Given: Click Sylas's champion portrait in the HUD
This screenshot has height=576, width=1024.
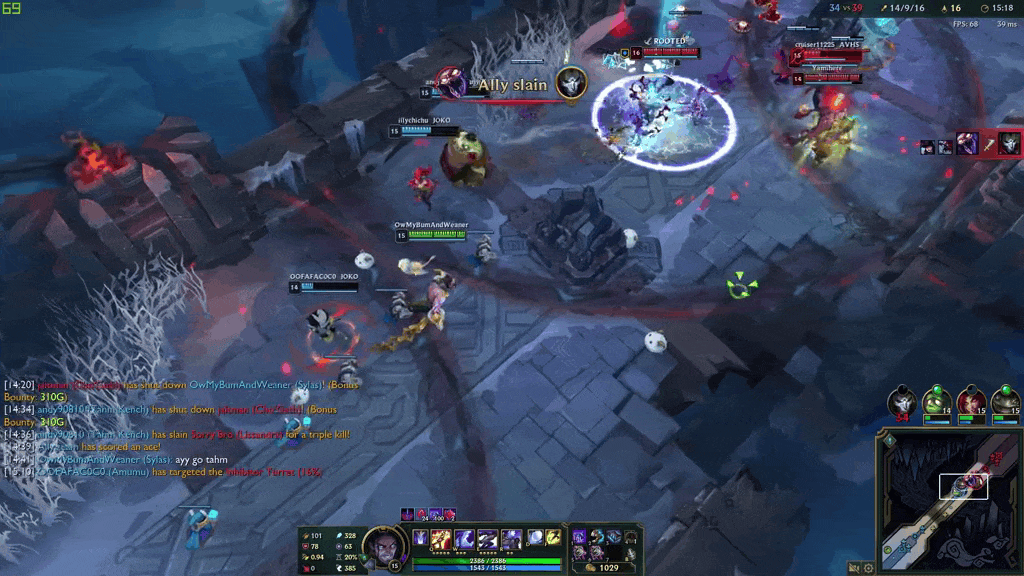Looking at the screenshot, I should coord(381,545).
